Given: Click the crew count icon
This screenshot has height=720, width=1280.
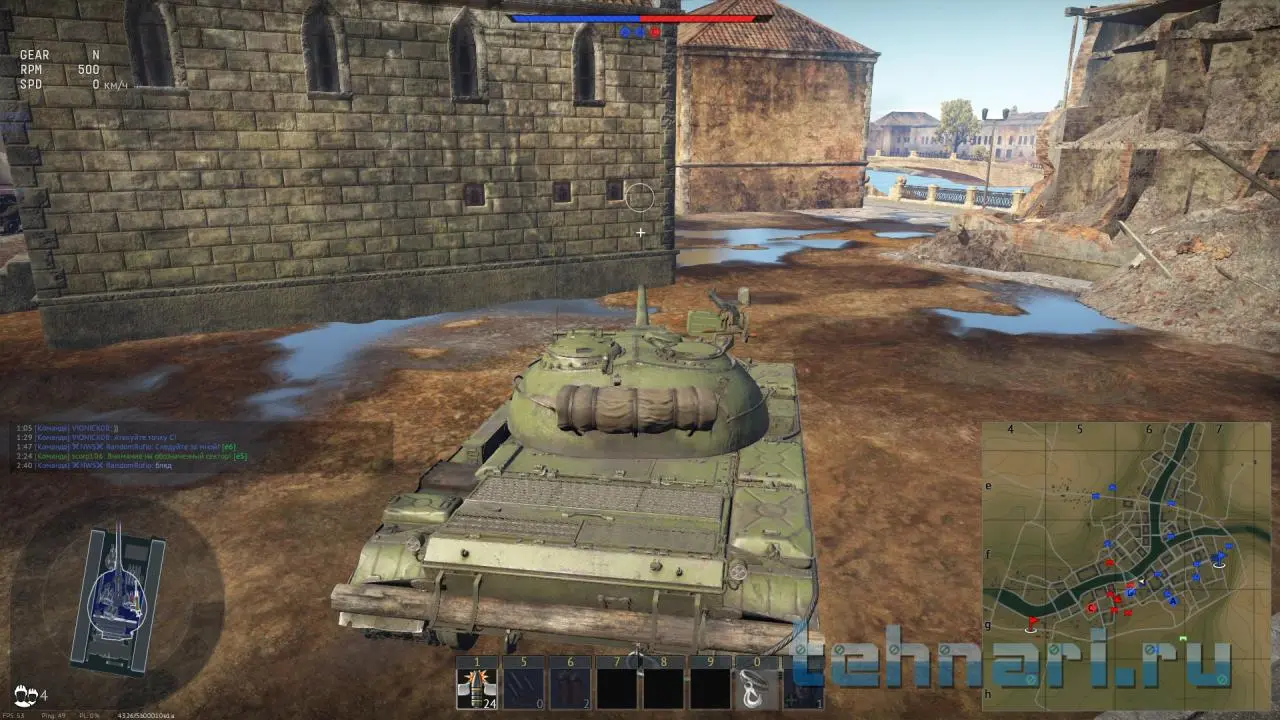Looking at the screenshot, I should (27, 694).
